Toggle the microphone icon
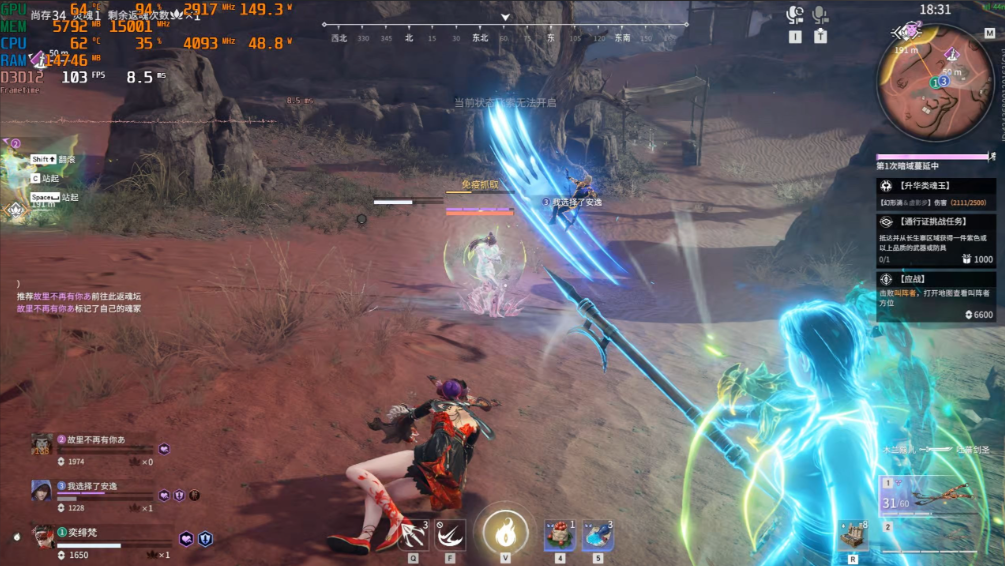1005x566 pixels. [x=821, y=15]
